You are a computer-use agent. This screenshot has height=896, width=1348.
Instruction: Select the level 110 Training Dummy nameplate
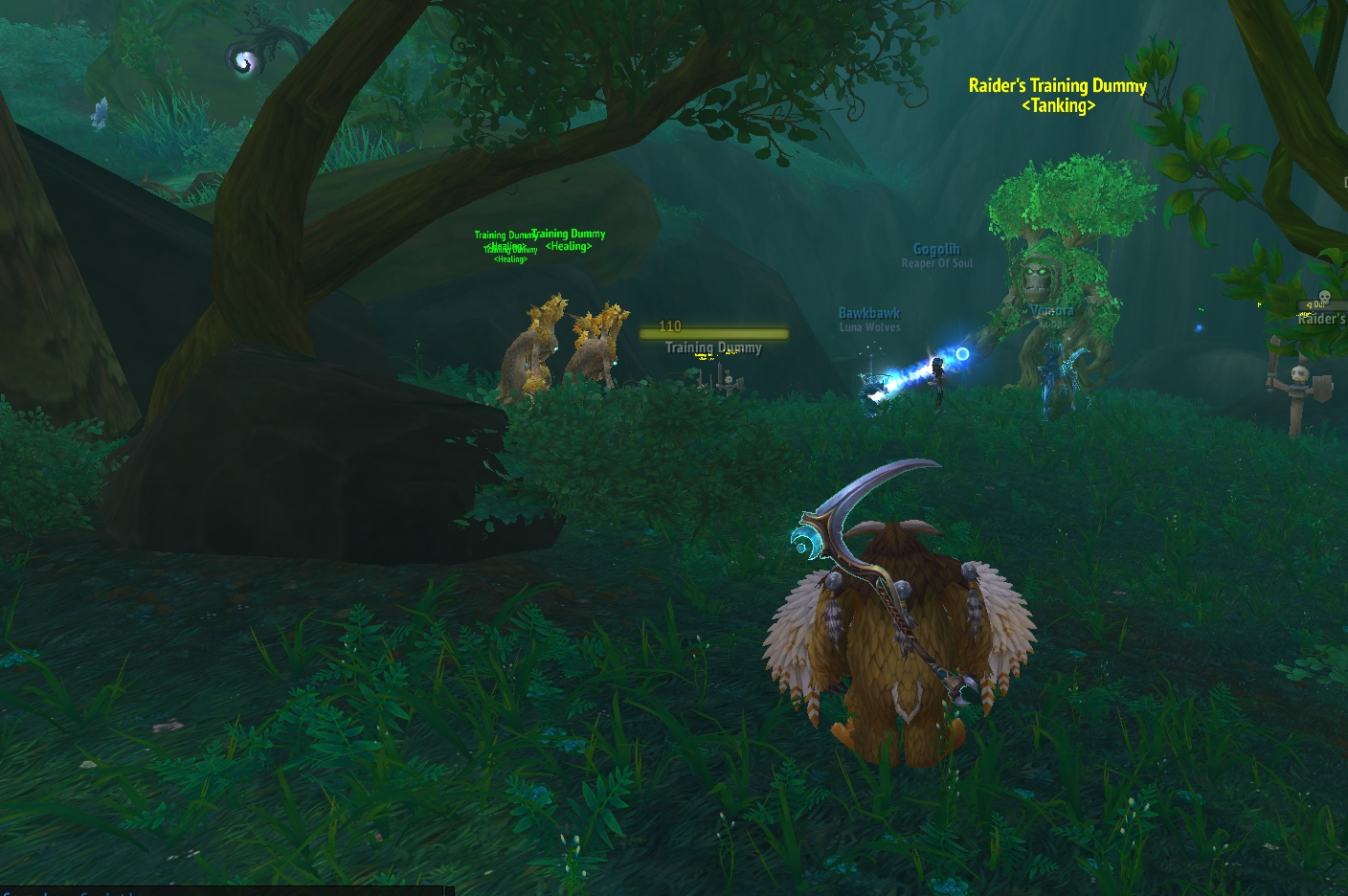713,334
